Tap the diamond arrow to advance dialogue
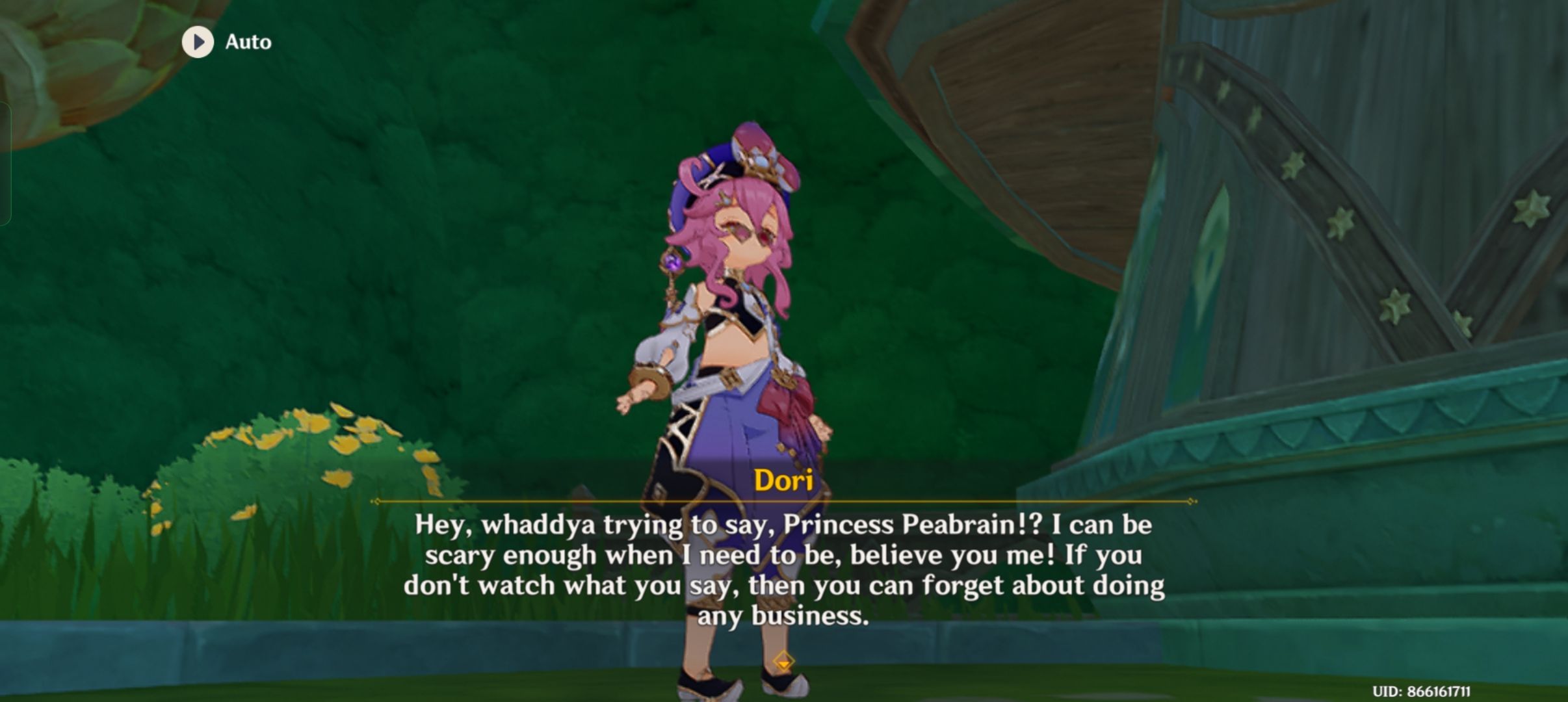Image resolution: width=1568 pixels, height=702 pixels. coord(785,658)
